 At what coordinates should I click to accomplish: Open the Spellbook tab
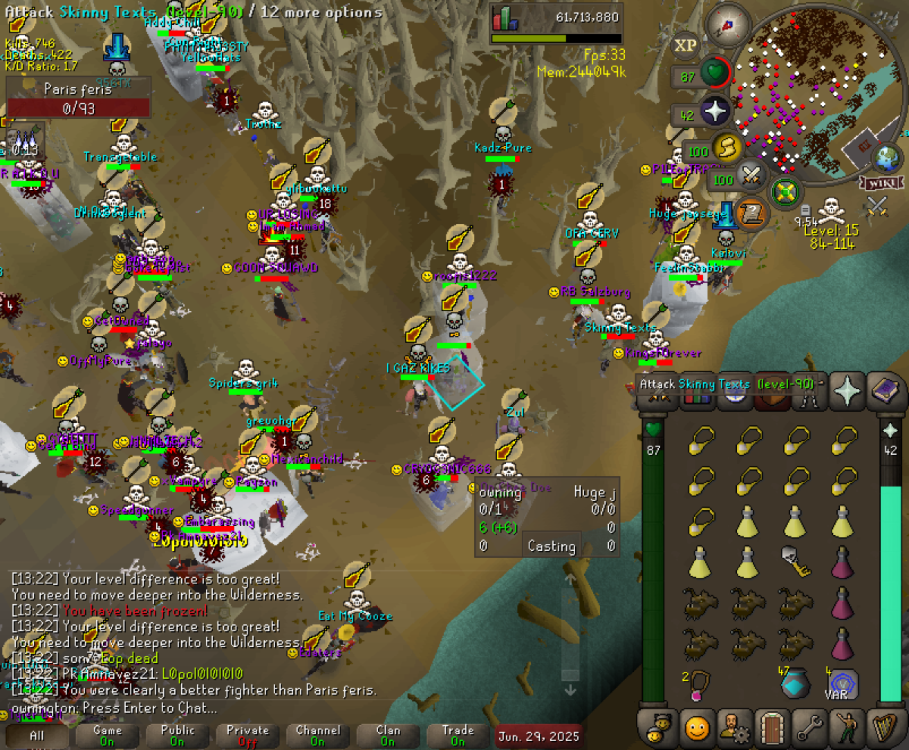(885, 390)
